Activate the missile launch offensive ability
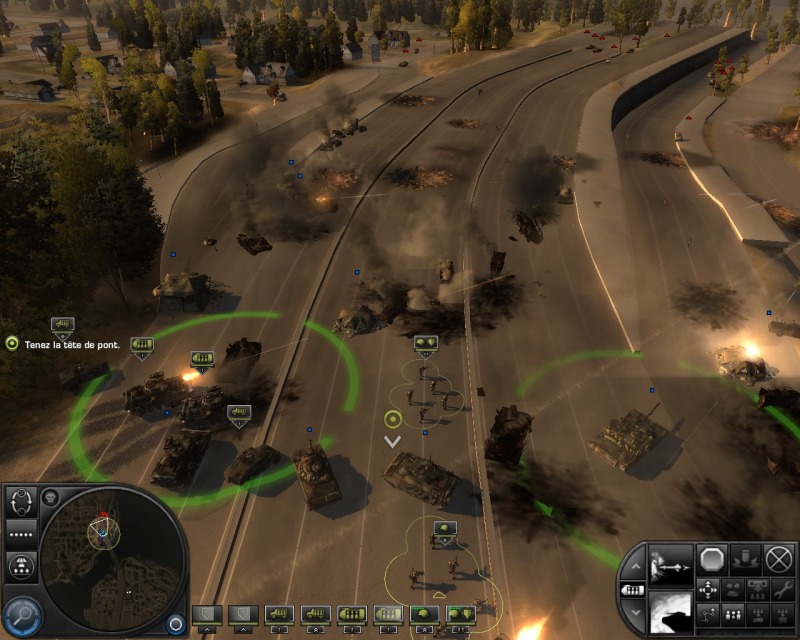Image resolution: width=800 pixels, height=640 pixels. pyautogui.click(x=670, y=564)
